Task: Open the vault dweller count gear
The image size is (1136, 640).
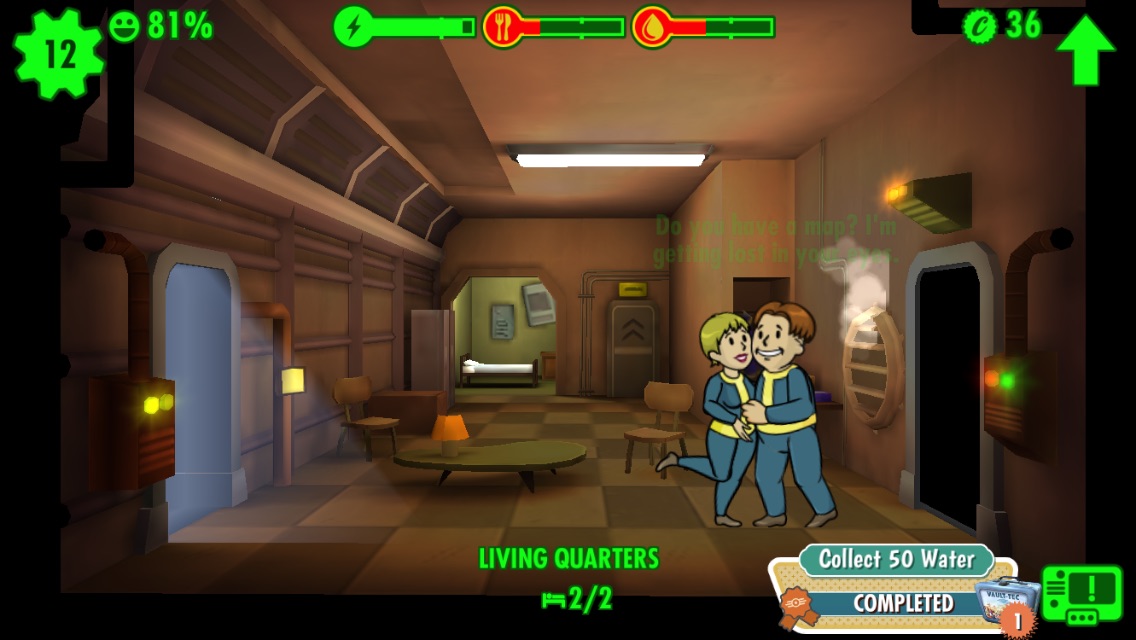Action: click(x=58, y=54)
